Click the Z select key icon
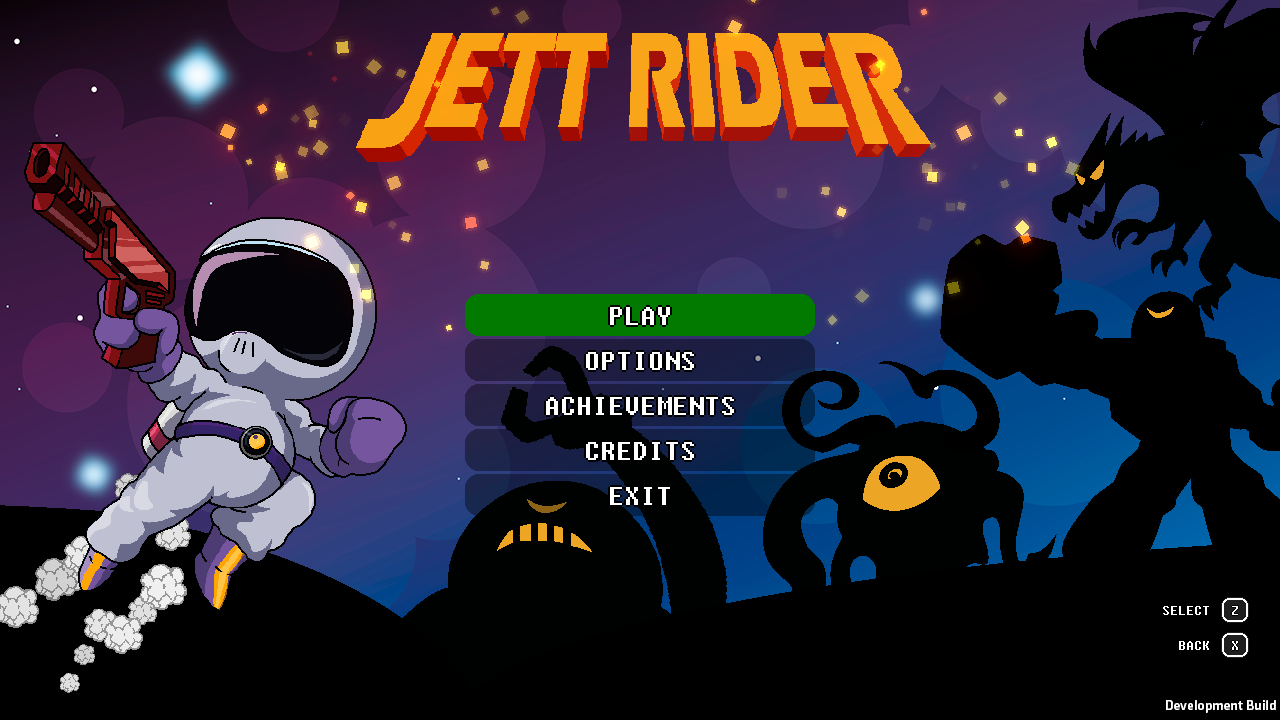 coord(1236,610)
